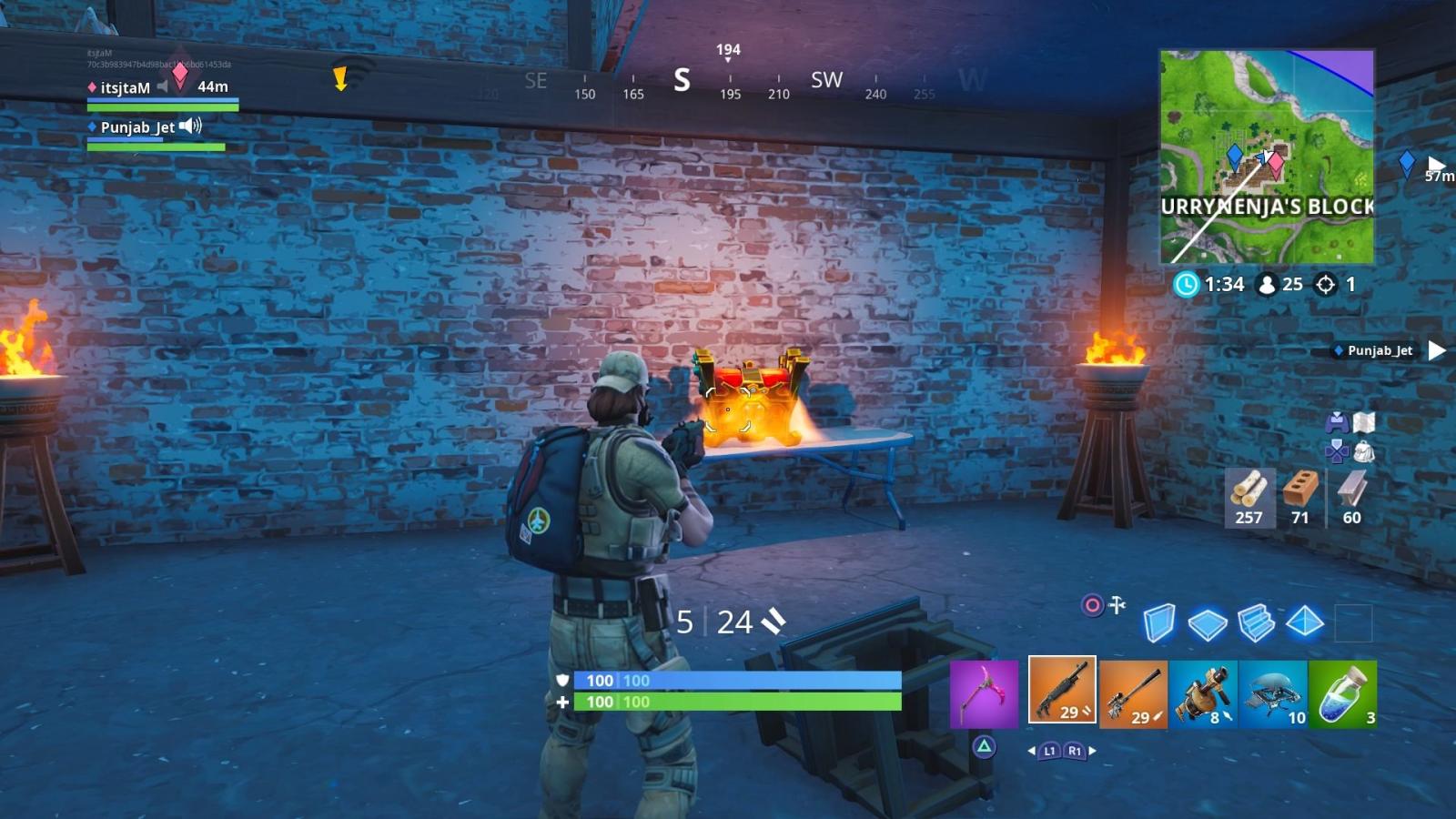
Task: Open the backpack inventory icon
Action: 1363,452
